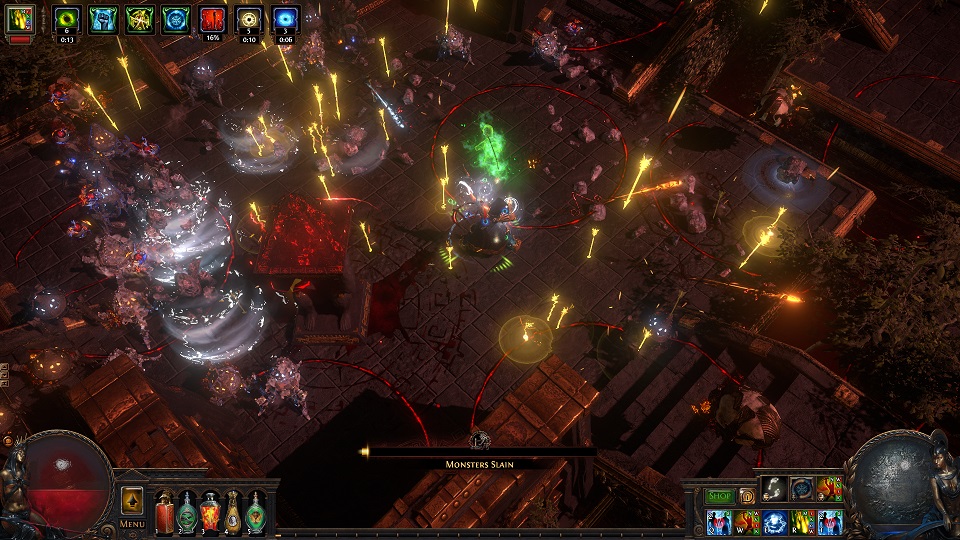Open the Menu button
Viewport: 960px width, 540px height.
point(132,523)
